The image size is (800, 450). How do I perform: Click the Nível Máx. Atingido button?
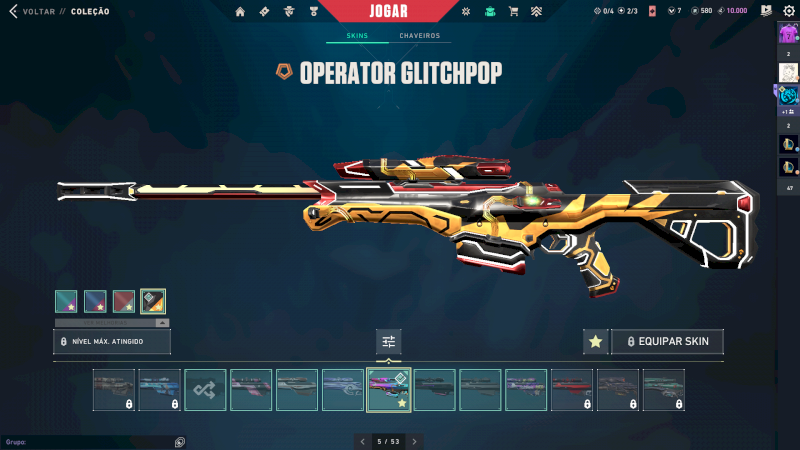[x=112, y=342]
